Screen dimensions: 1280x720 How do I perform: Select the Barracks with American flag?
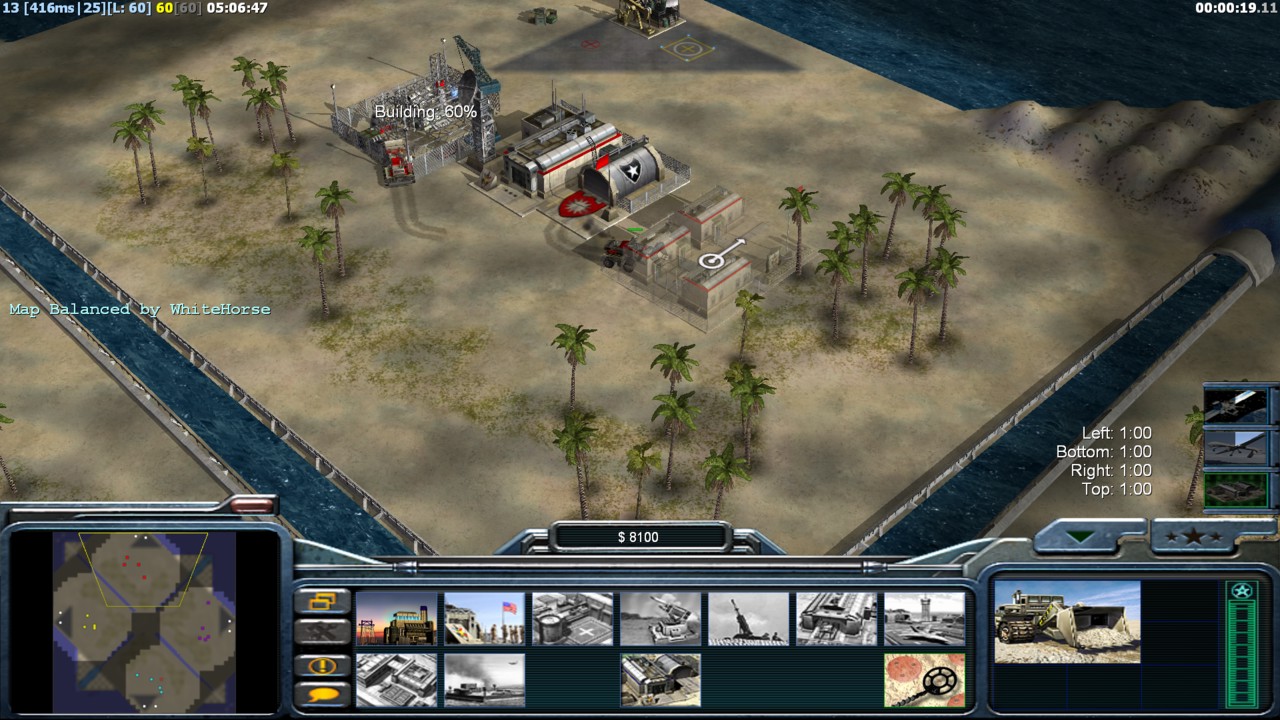tap(485, 618)
